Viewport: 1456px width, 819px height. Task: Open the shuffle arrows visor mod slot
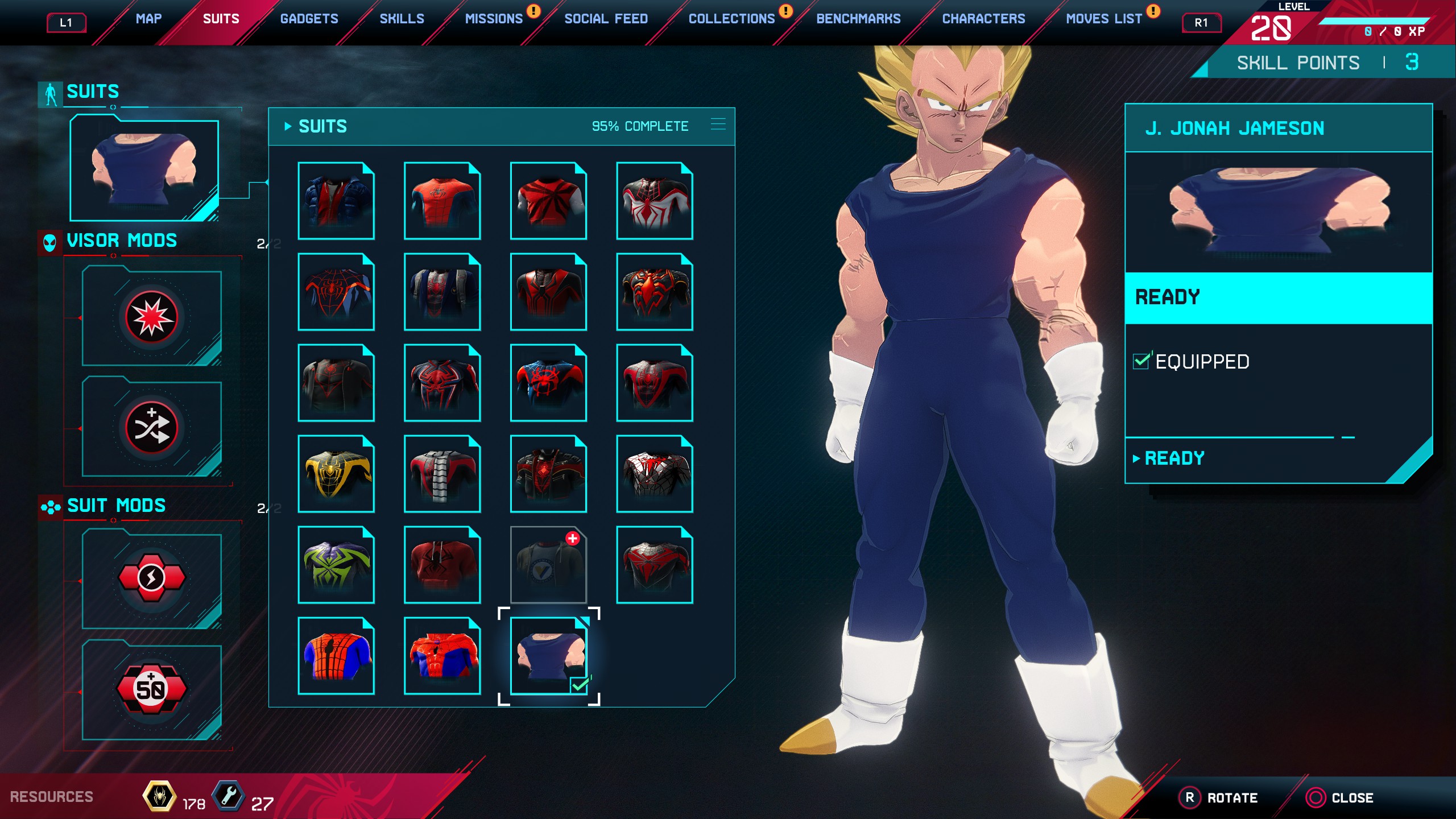(x=151, y=428)
